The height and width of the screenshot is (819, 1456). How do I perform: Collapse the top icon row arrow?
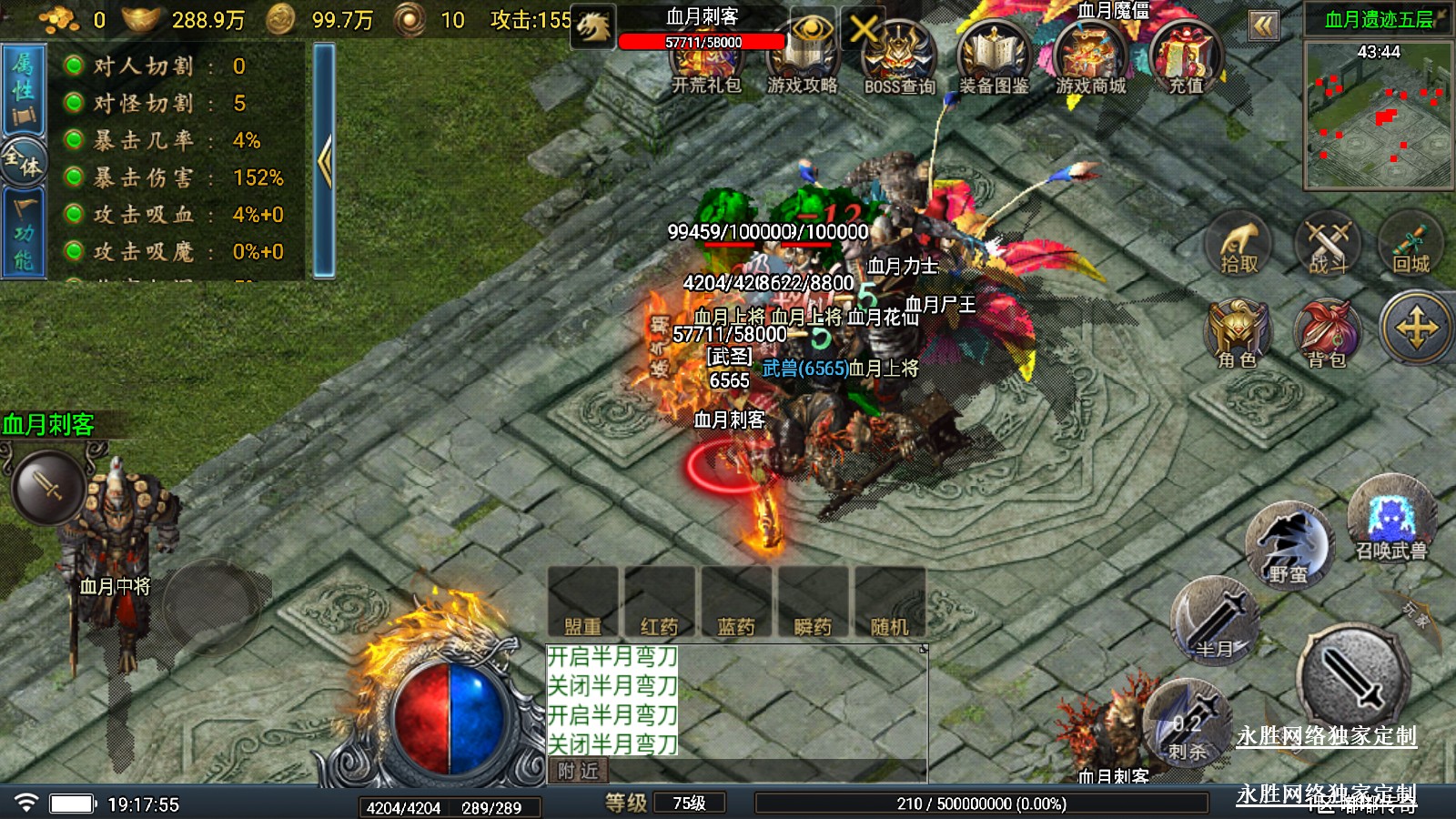(x=1263, y=25)
